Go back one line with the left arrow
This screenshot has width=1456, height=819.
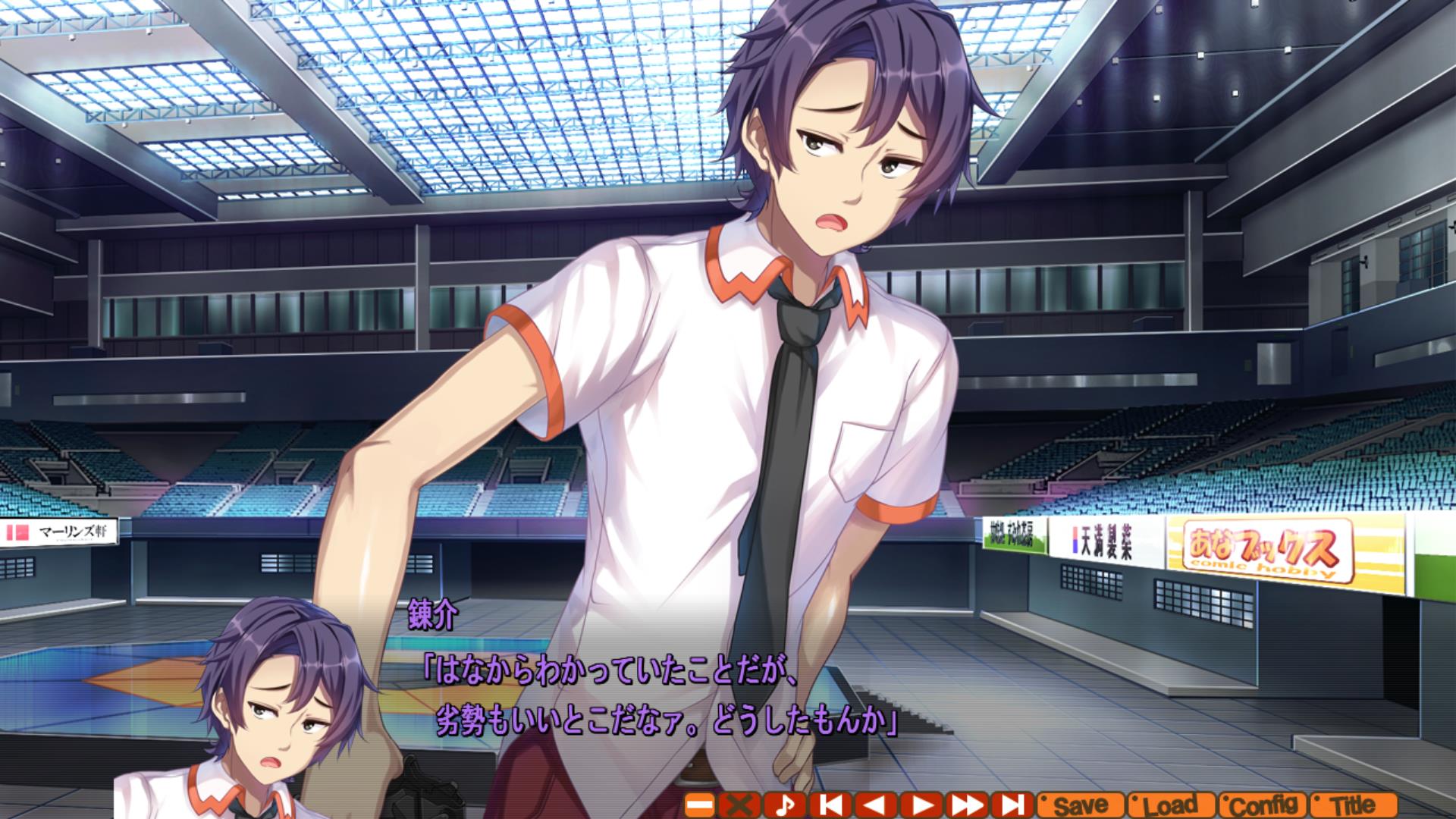[x=875, y=805]
